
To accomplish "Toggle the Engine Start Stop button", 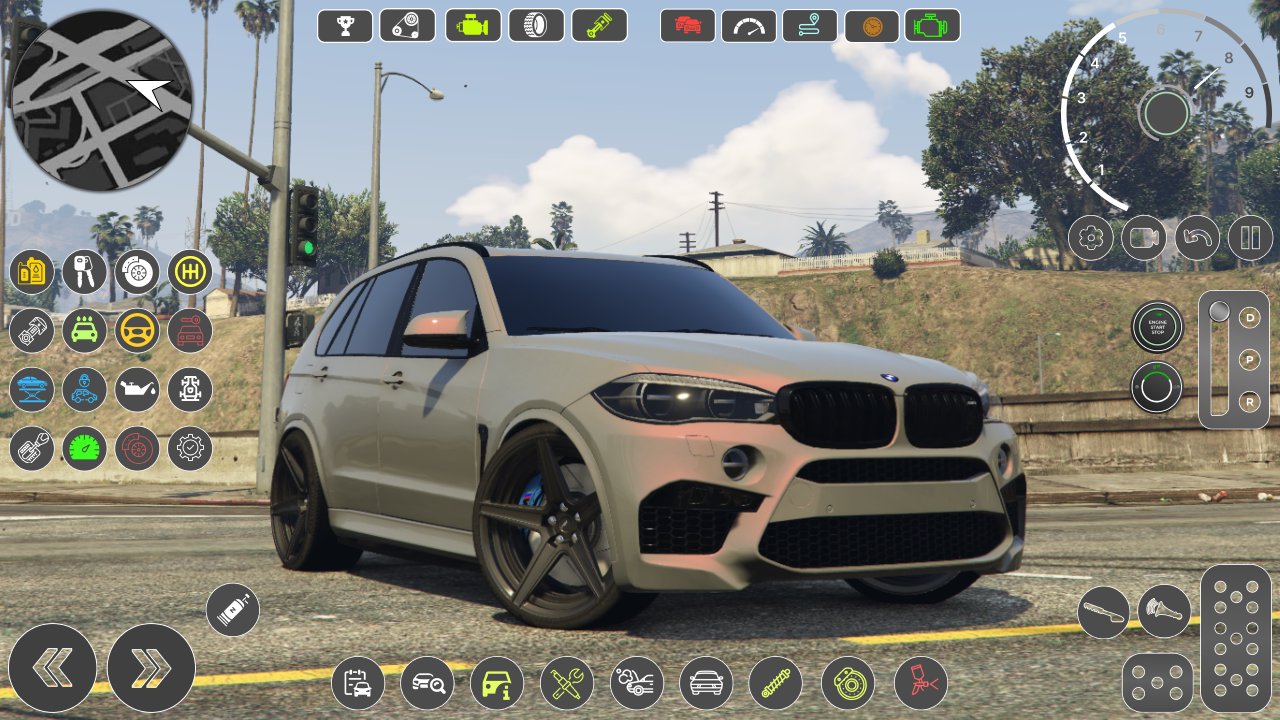I will (1157, 327).
